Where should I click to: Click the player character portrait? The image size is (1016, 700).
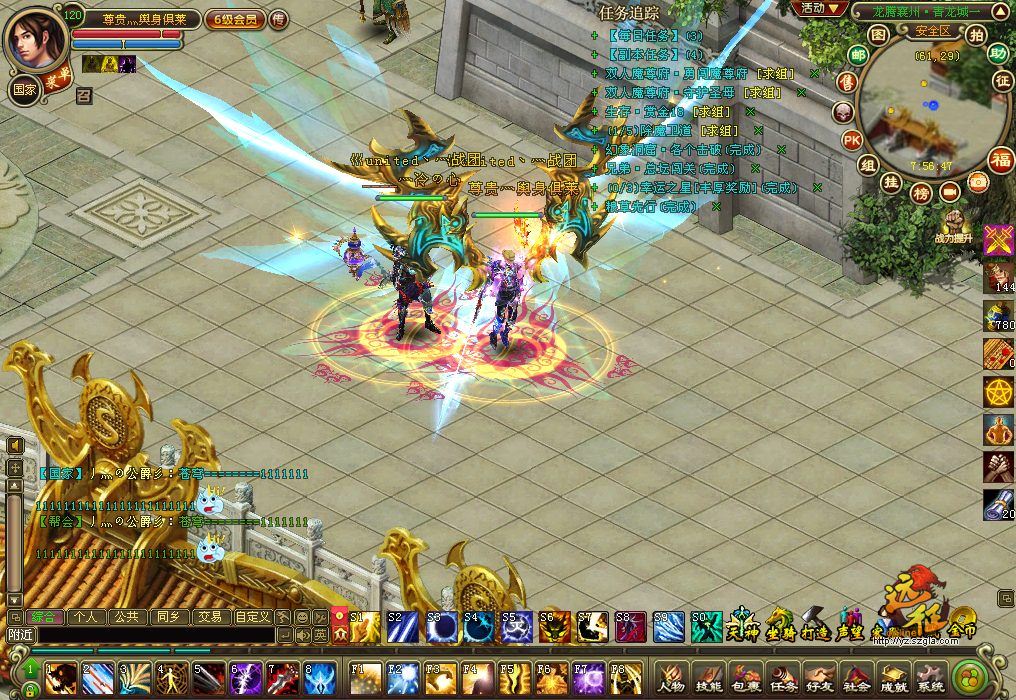click(x=34, y=37)
